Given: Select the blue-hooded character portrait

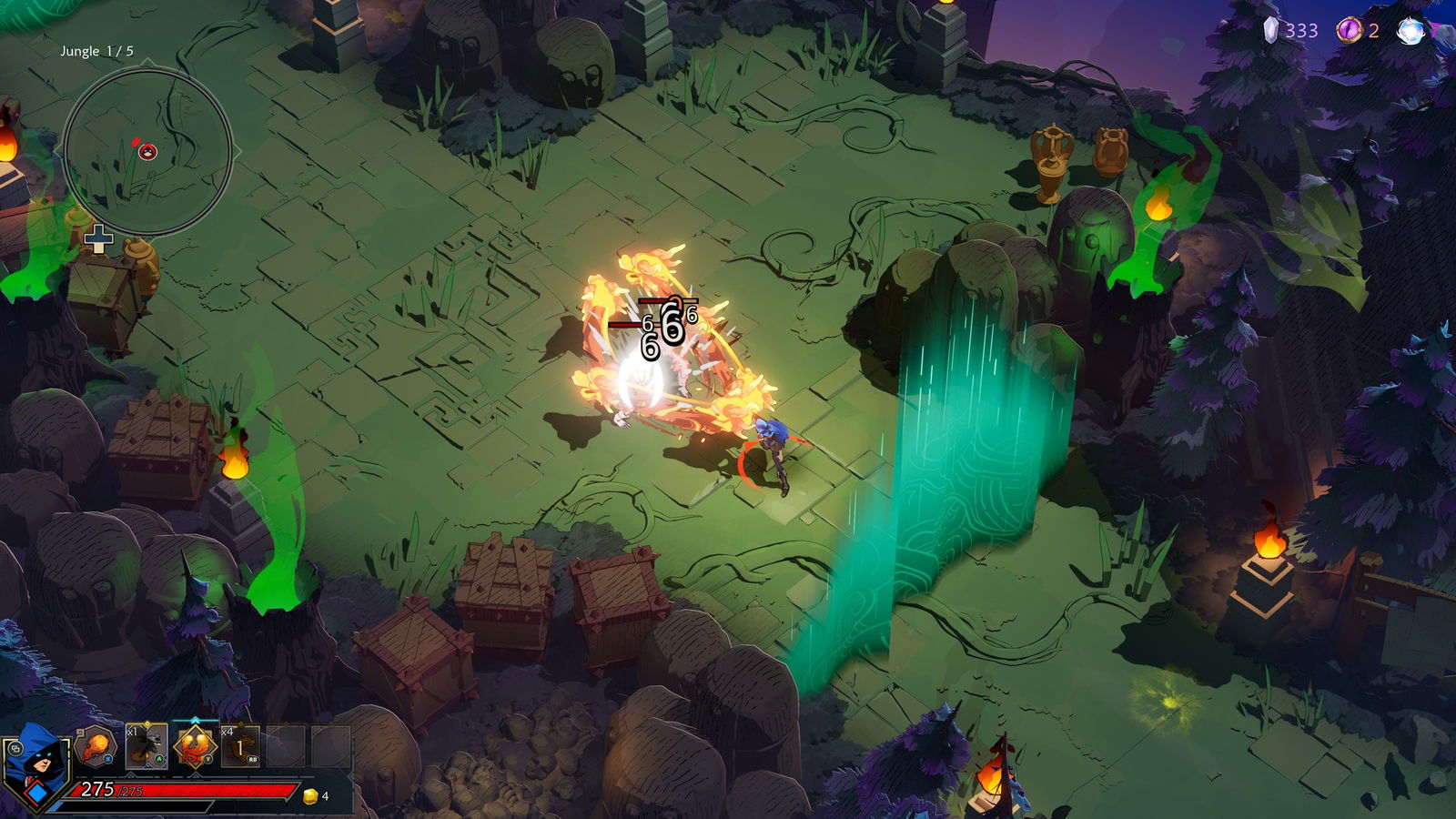Looking at the screenshot, I should [38, 763].
